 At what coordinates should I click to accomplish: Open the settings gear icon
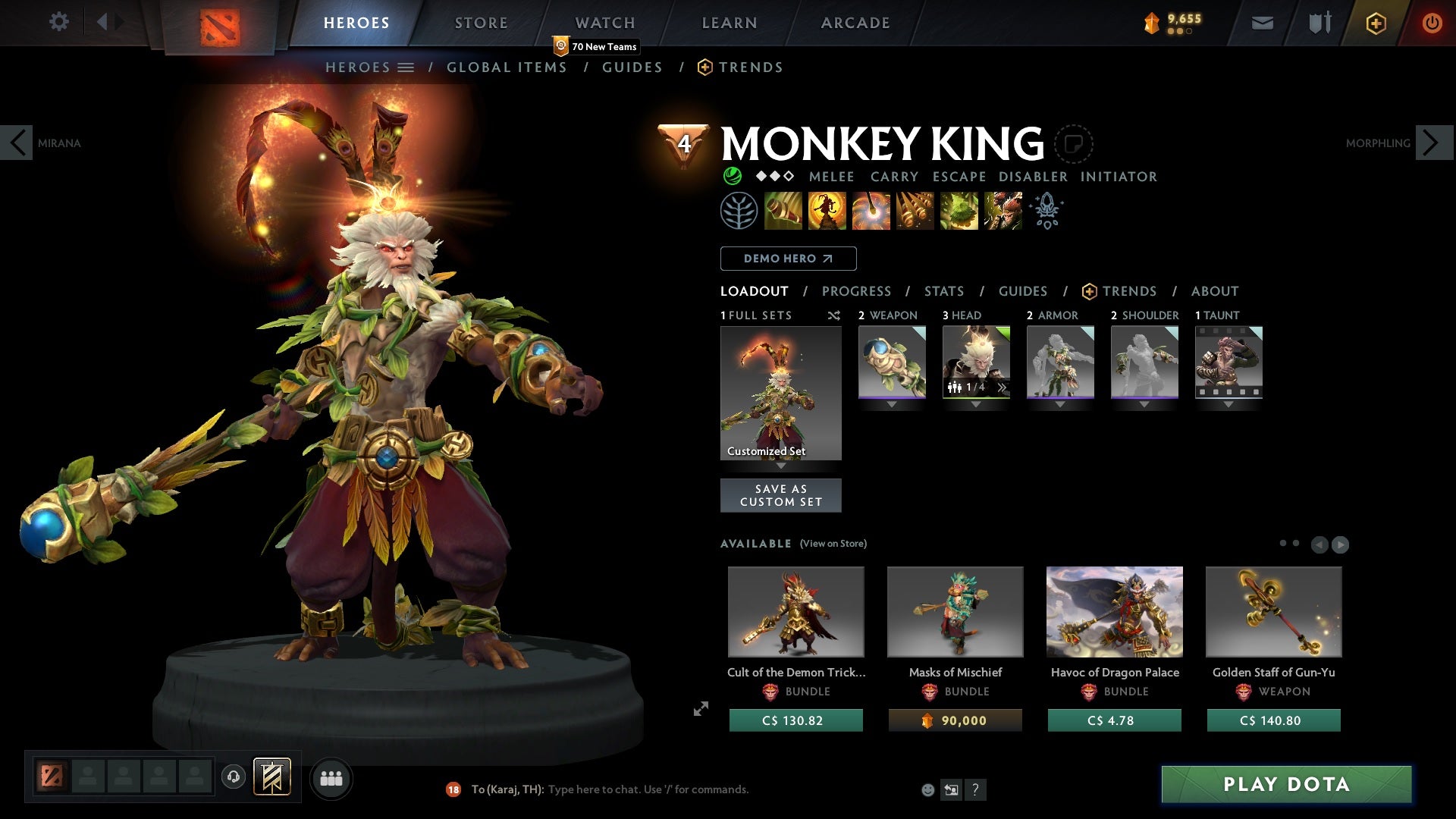point(59,22)
